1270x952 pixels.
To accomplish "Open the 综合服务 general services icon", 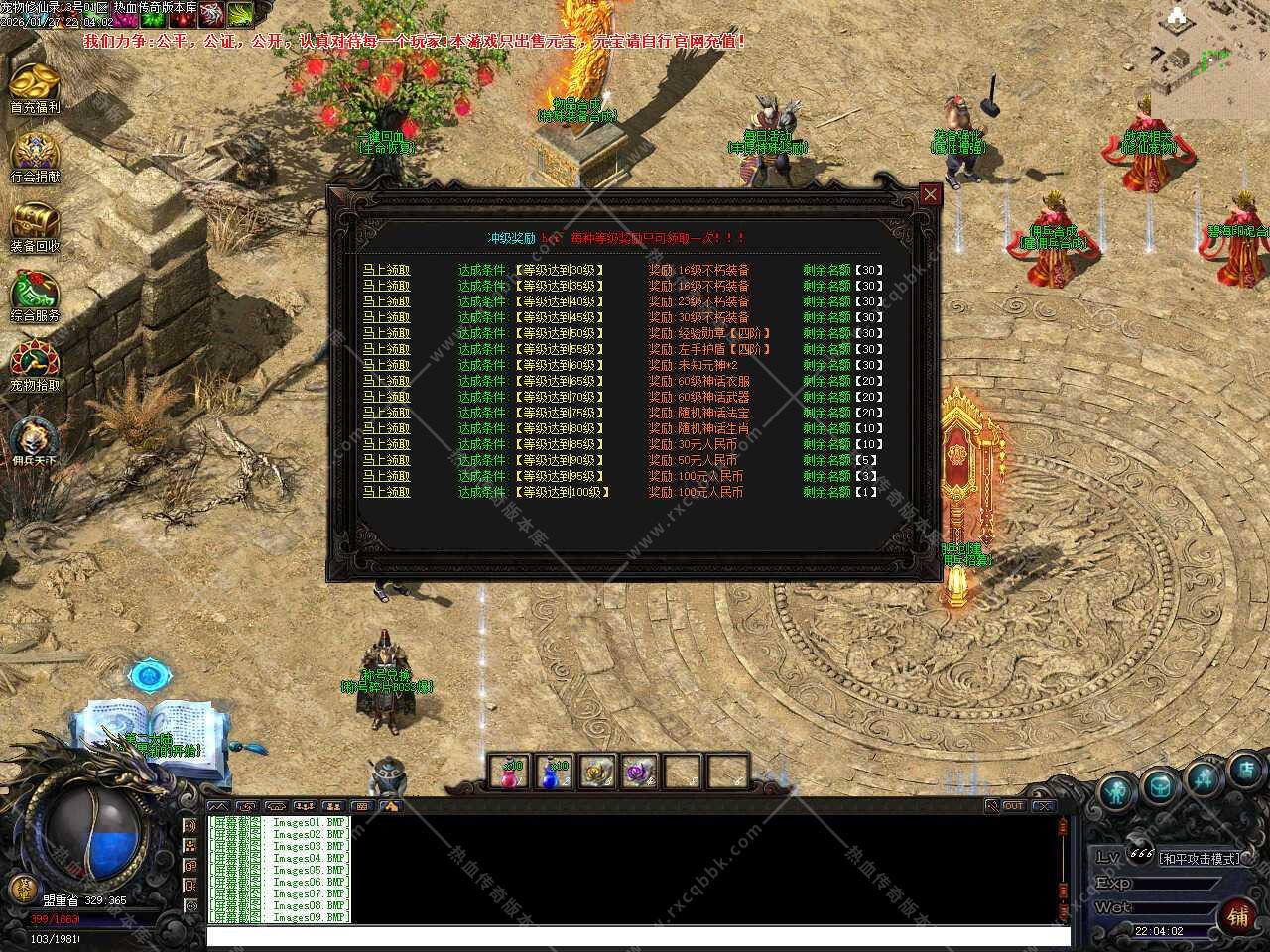I will point(35,296).
